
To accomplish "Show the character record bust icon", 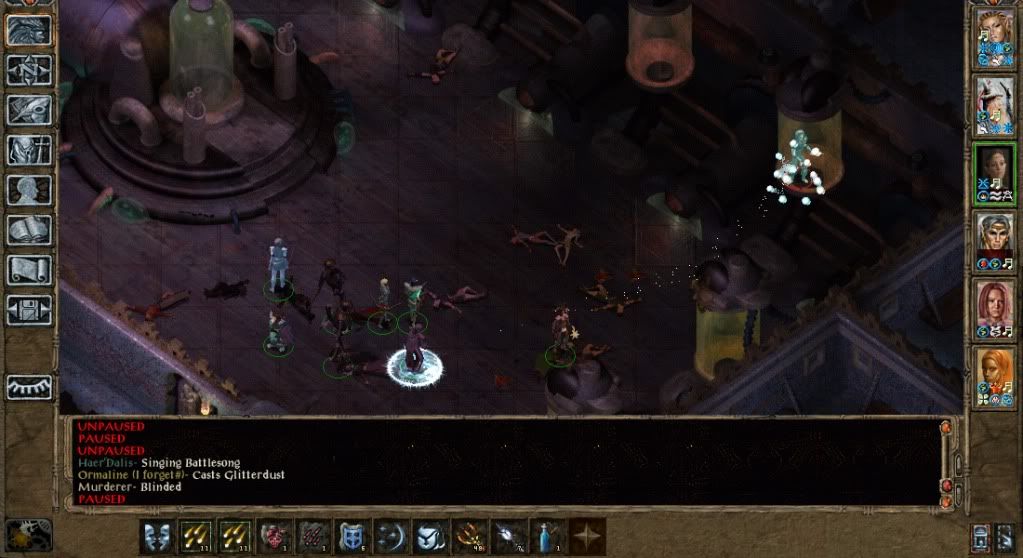I will tap(29, 189).
